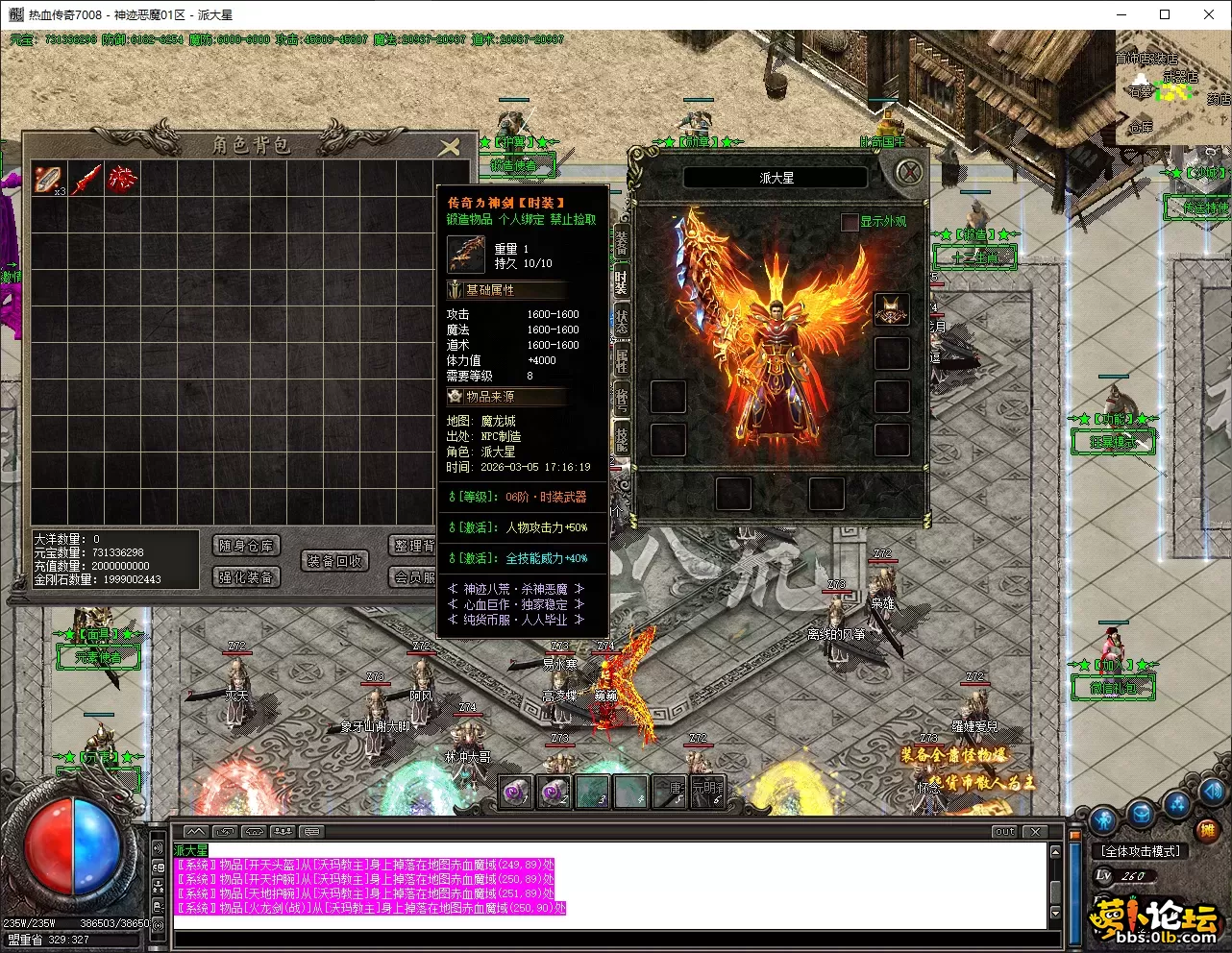Screen dimensions: 1232x953
Task: Switch to the 装备 equipment tab
Action: click(x=621, y=243)
